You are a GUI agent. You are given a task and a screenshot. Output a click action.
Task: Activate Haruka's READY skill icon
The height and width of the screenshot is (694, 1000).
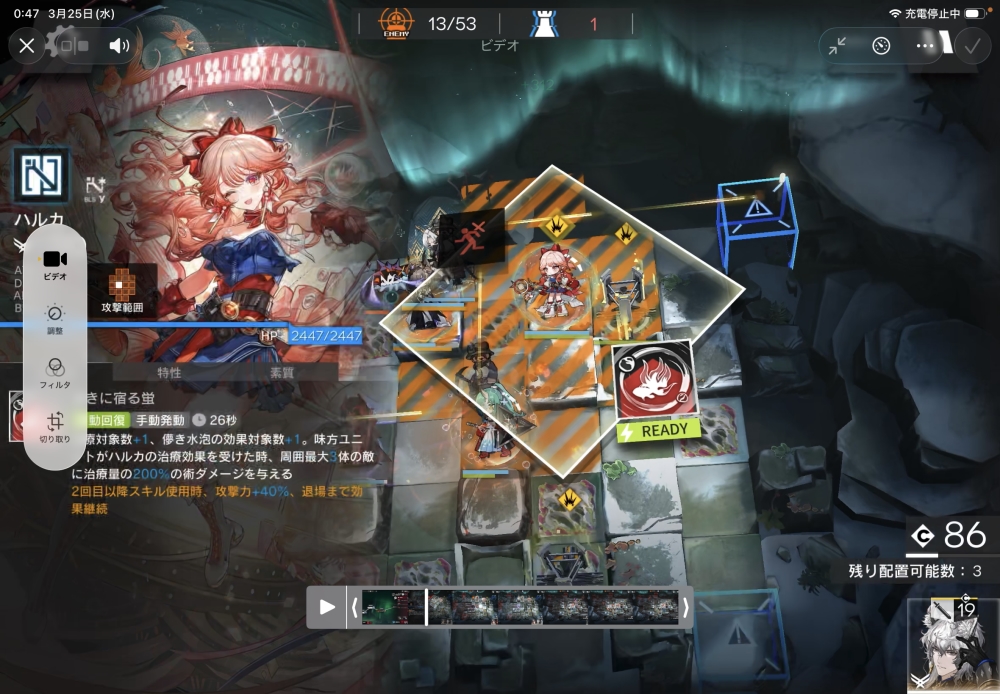pos(654,385)
